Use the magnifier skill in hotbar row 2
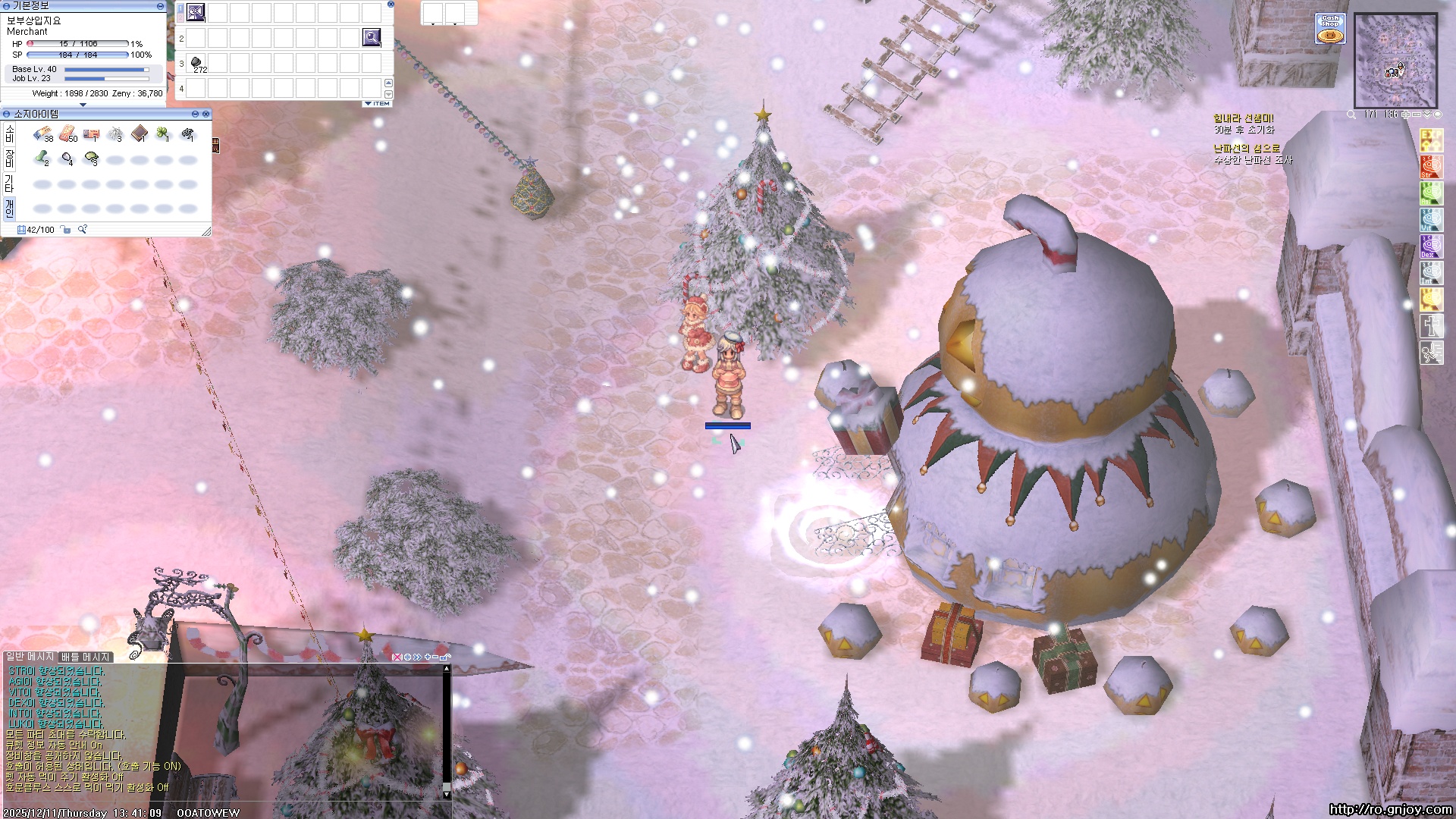Viewport: 1456px width, 819px height. click(372, 37)
